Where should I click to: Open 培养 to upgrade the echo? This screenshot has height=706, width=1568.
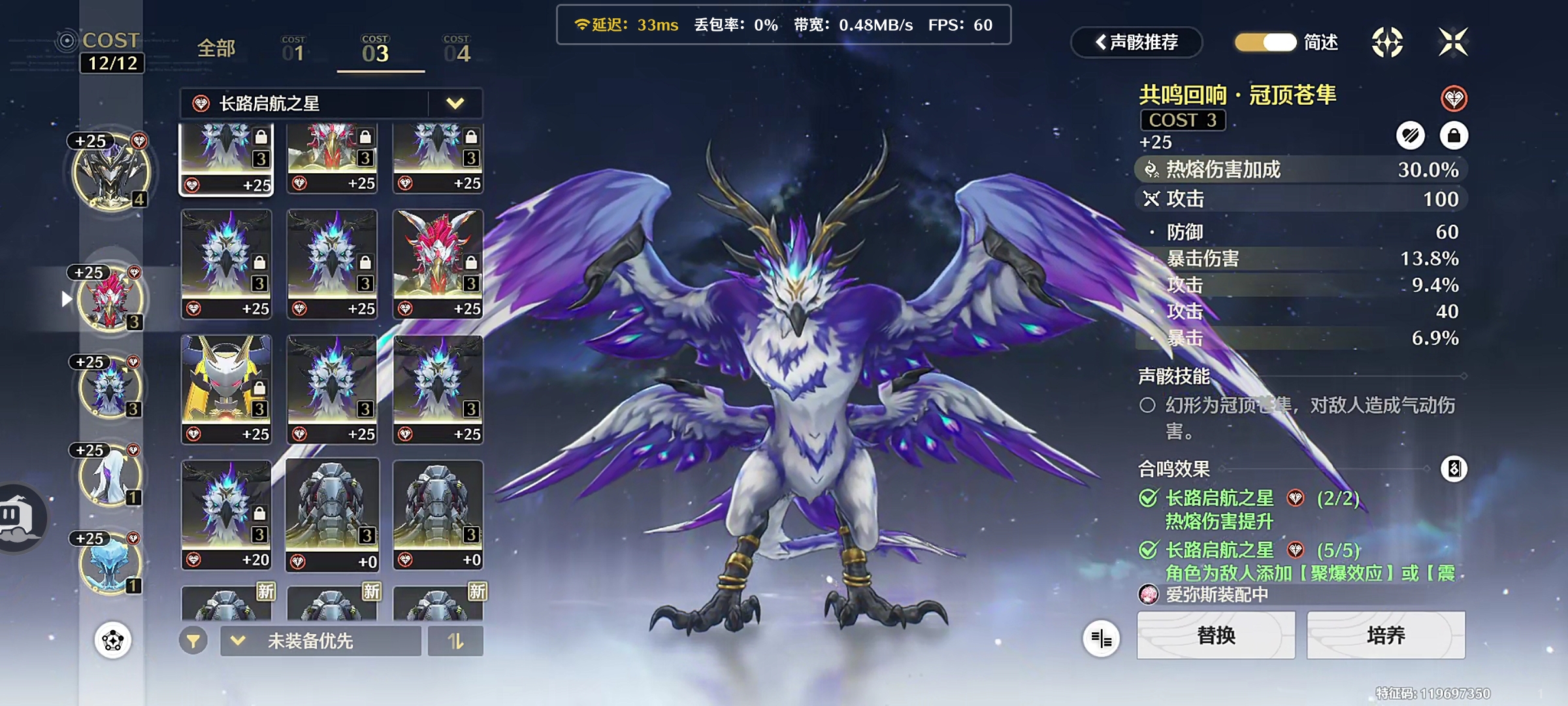tap(1386, 635)
